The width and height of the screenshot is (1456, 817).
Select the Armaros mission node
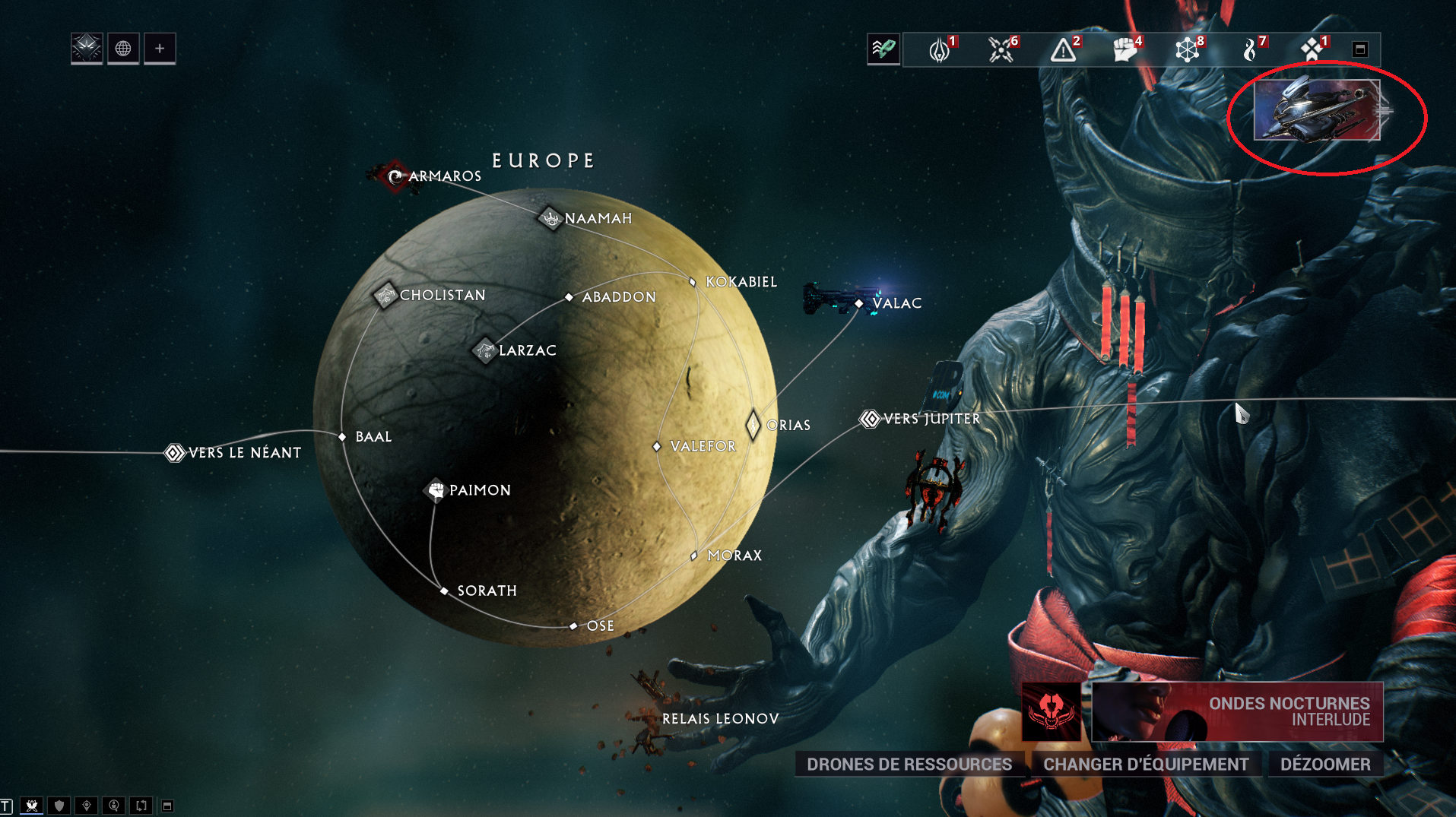click(x=395, y=176)
